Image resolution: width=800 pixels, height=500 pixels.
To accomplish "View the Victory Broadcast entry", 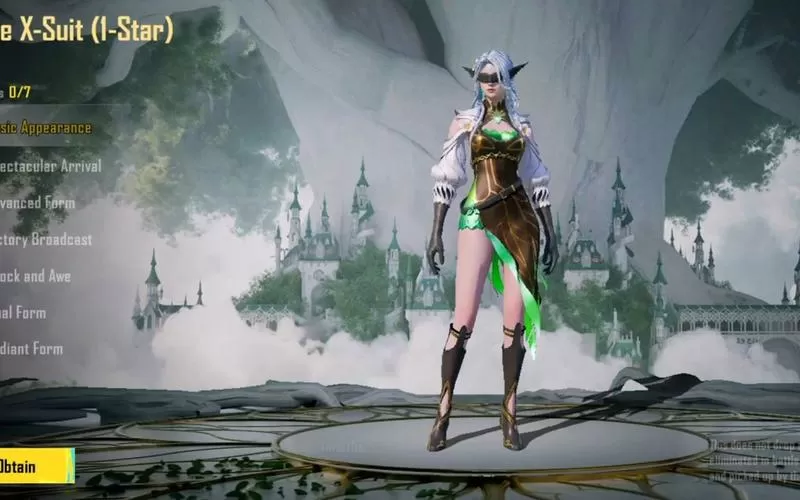I will pyautogui.click(x=46, y=240).
